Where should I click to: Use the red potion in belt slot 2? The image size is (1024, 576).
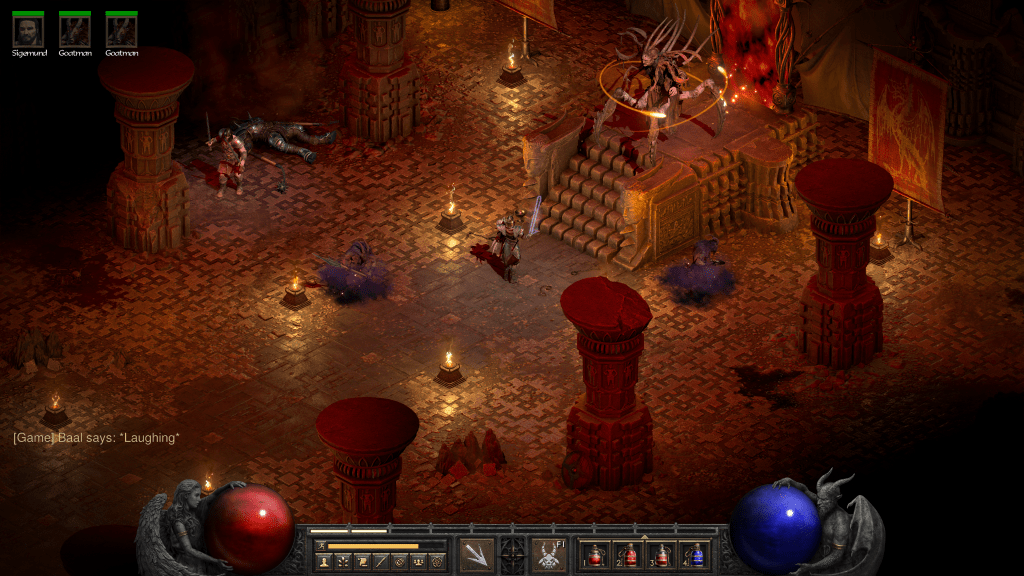(629, 555)
